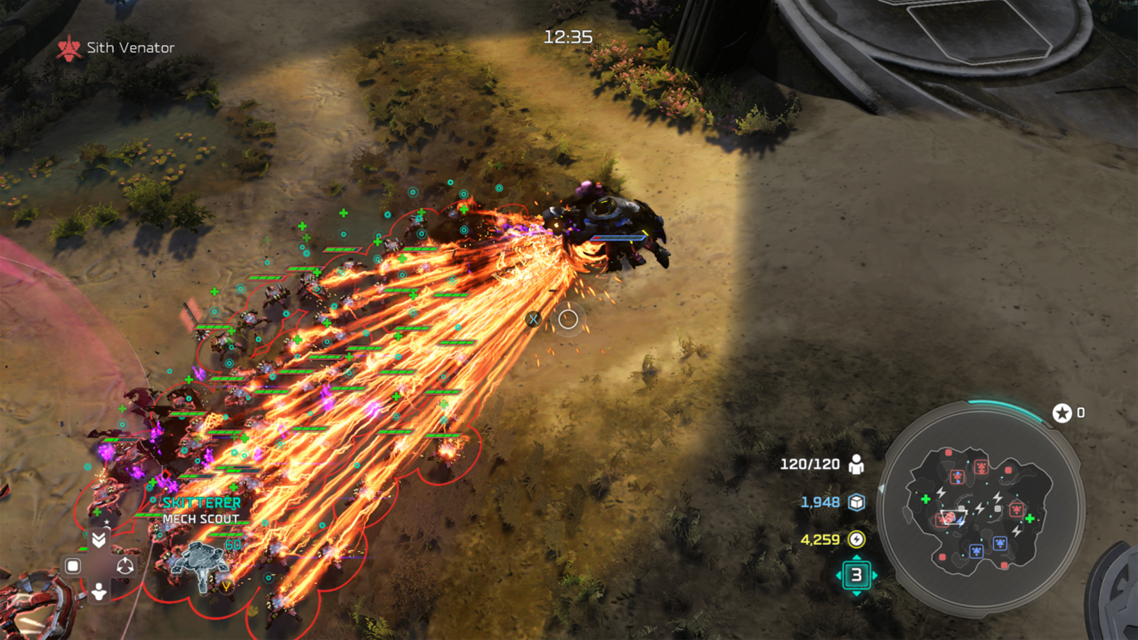The height and width of the screenshot is (640, 1138).
Task: Open leader powers via the star icon
Action: [x=1061, y=413]
